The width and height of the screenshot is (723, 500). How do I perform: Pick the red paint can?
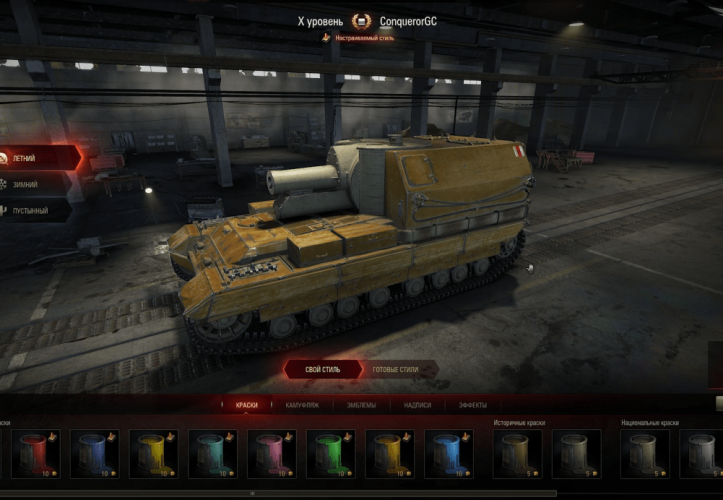36,453
